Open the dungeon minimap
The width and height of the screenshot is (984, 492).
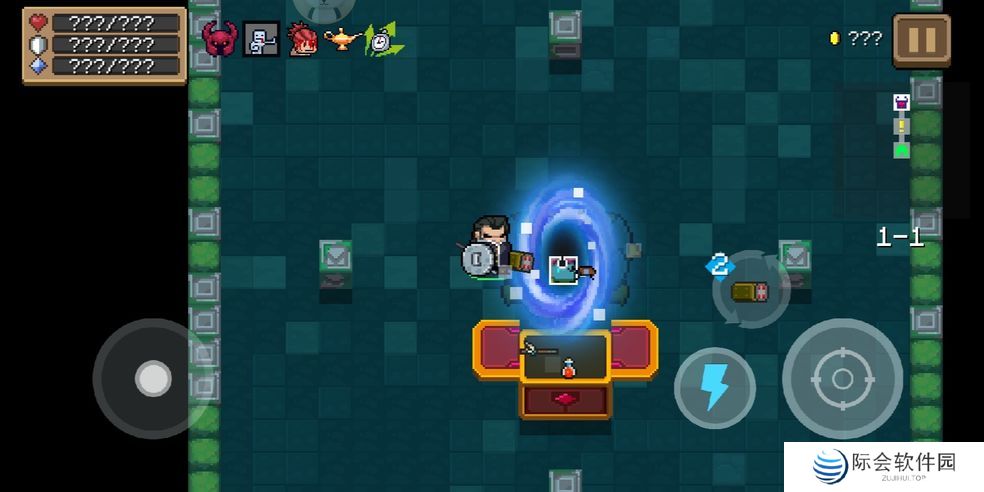click(x=902, y=126)
